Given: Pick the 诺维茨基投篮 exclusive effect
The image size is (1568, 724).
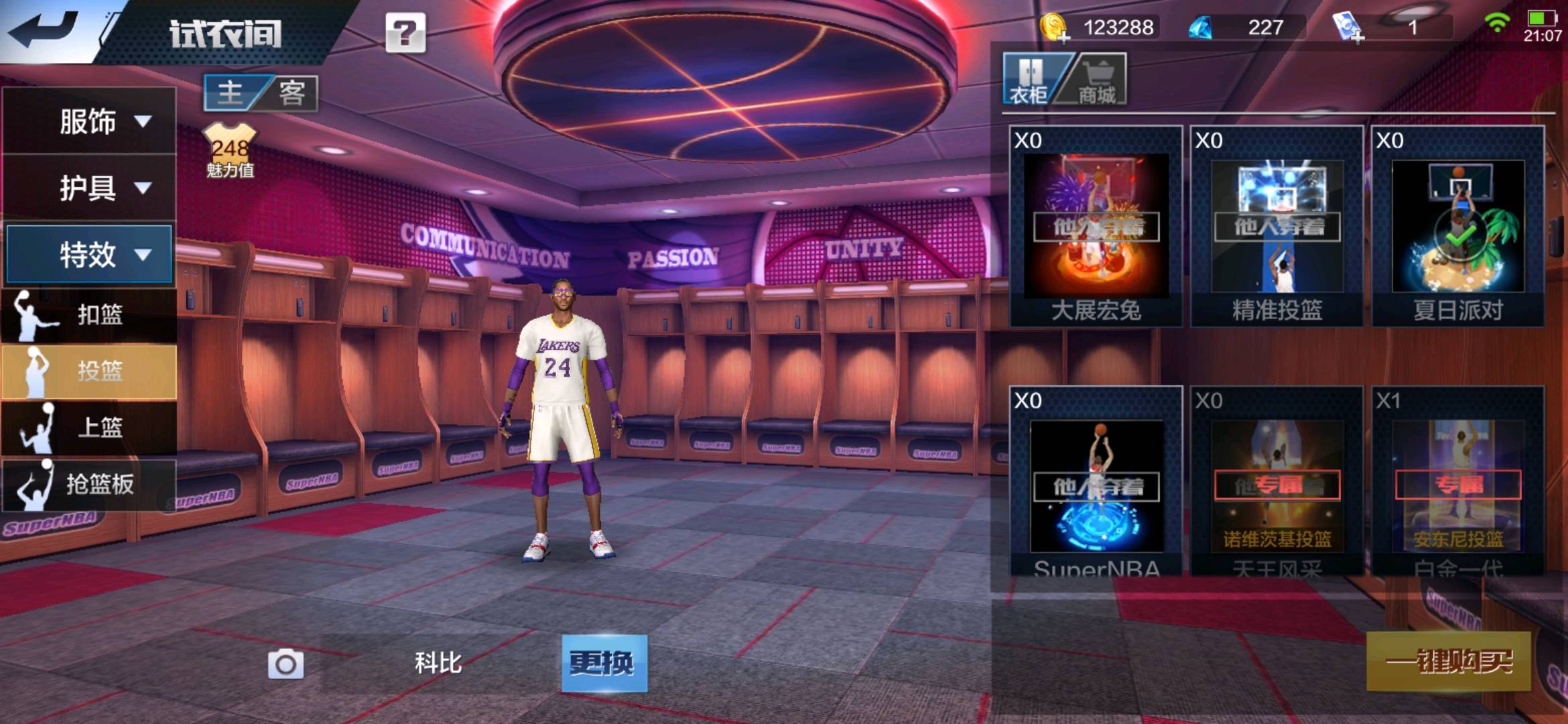Looking at the screenshot, I should click(x=1277, y=486).
